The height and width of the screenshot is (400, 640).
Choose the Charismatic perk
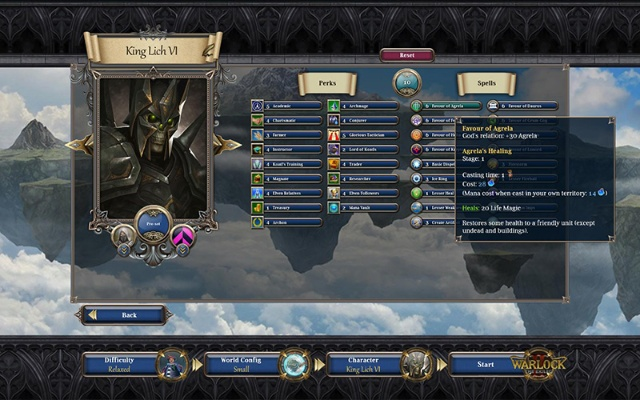pos(292,120)
